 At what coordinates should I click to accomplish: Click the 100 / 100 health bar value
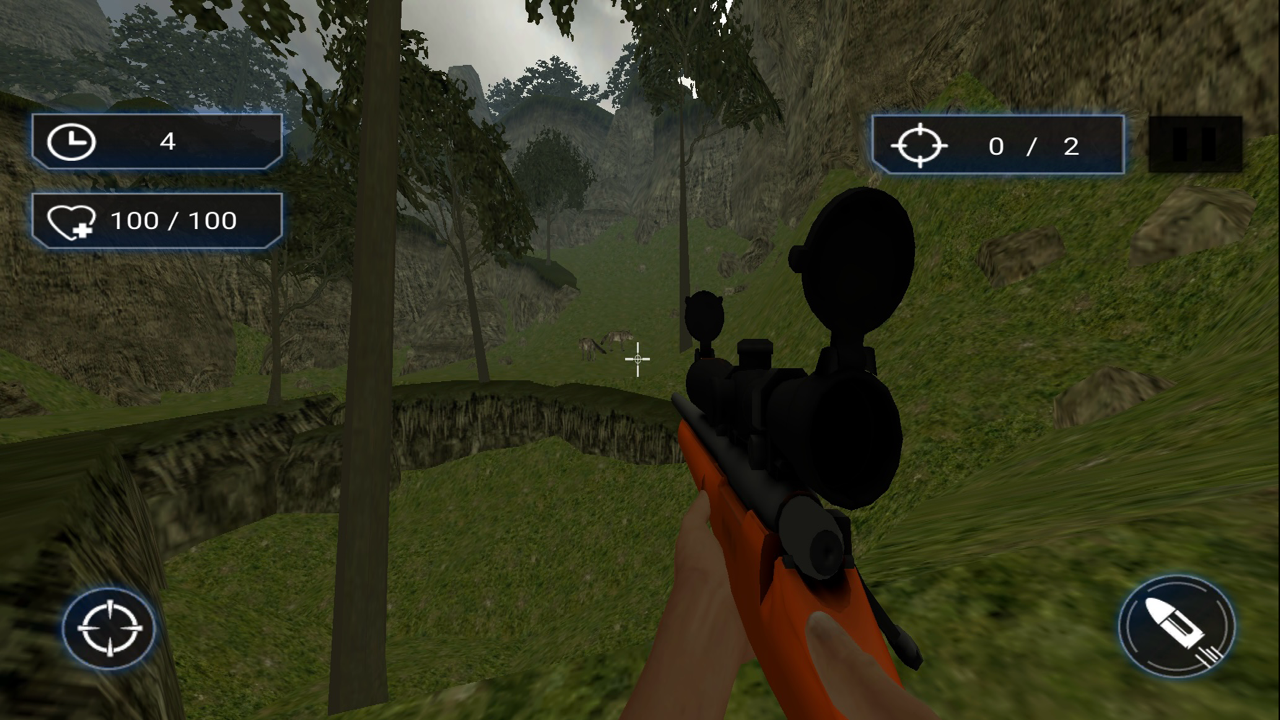click(174, 220)
